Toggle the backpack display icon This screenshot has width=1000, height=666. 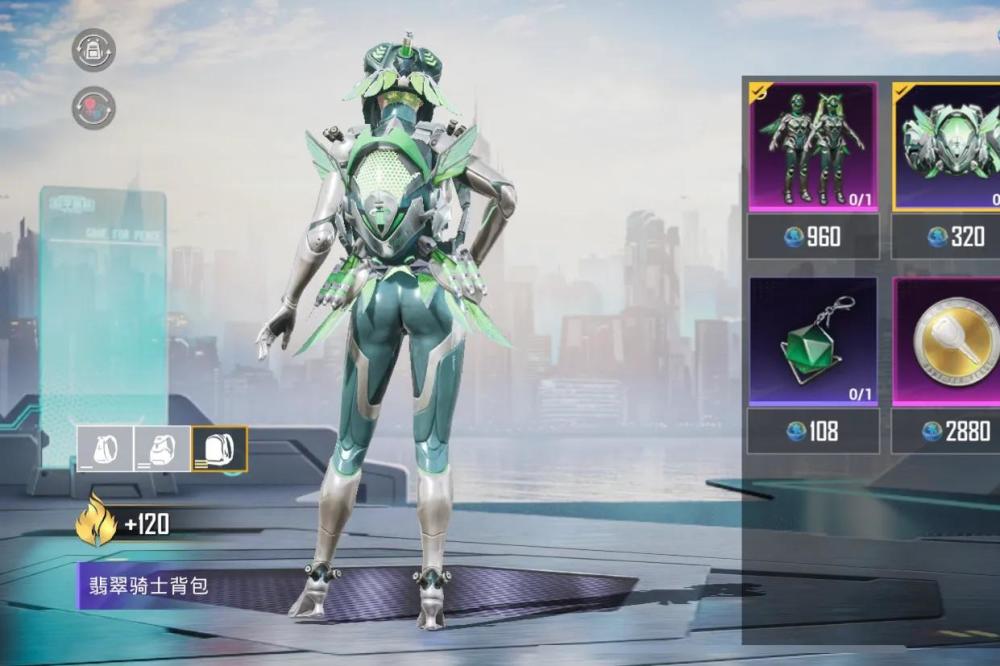pos(93,50)
